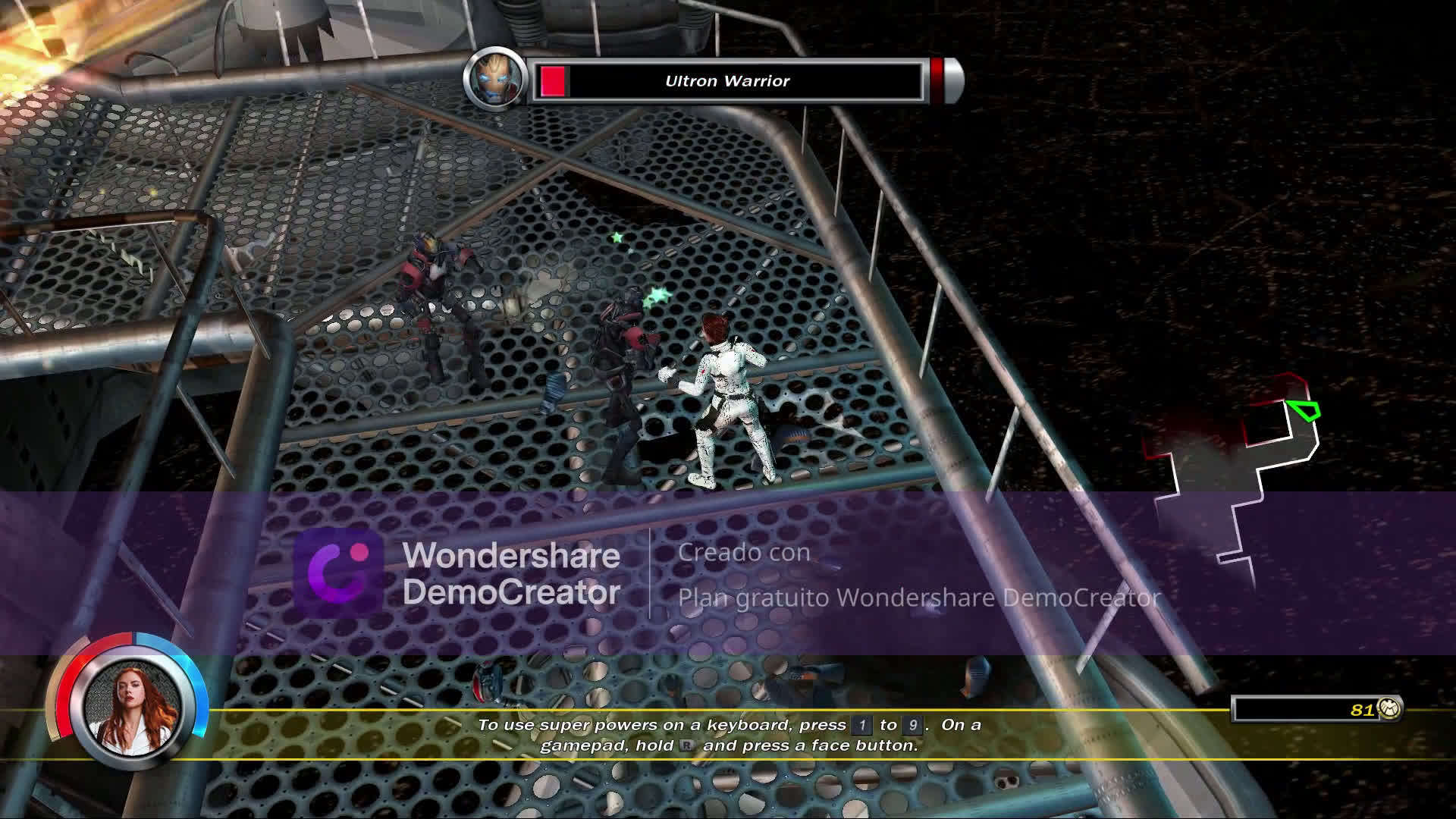This screenshot has height=819, width=1456.
Task: Open the level minimap outline
Action: (1236, 470)
